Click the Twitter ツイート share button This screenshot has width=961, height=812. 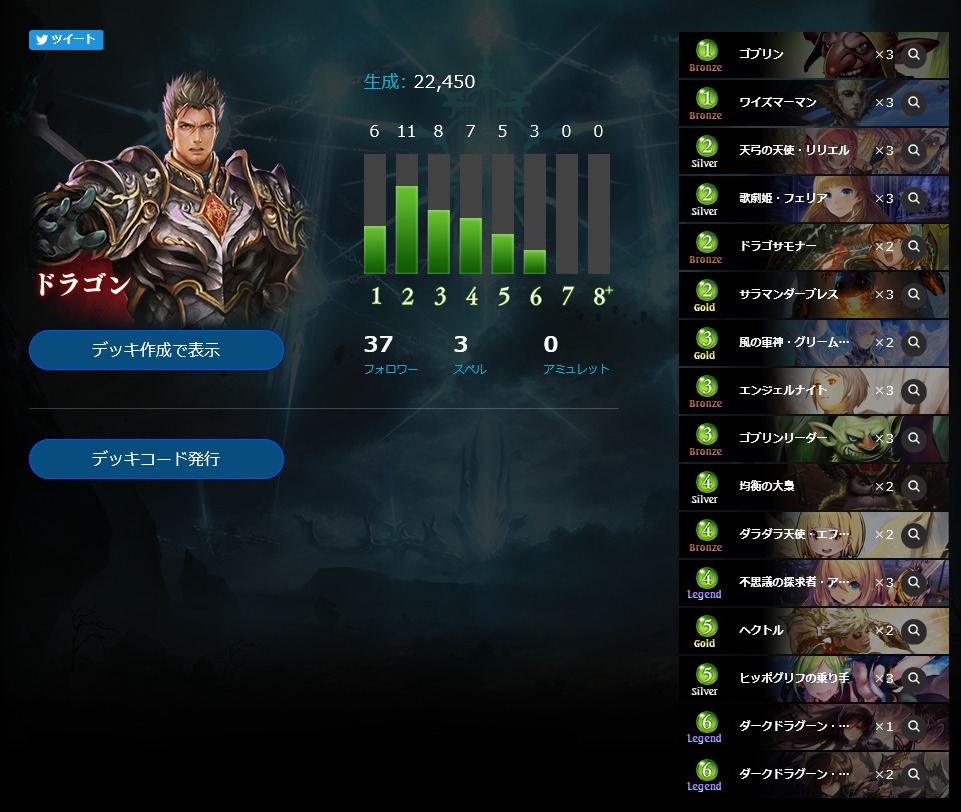click(x=66, y=40)
